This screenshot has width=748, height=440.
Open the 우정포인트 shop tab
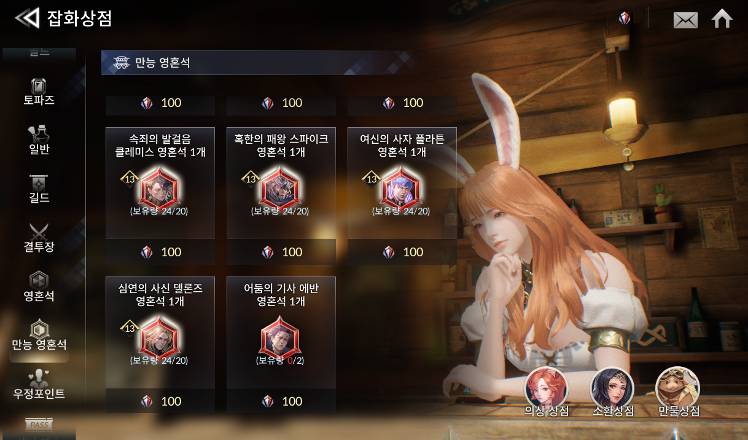[x=39, y=384]
